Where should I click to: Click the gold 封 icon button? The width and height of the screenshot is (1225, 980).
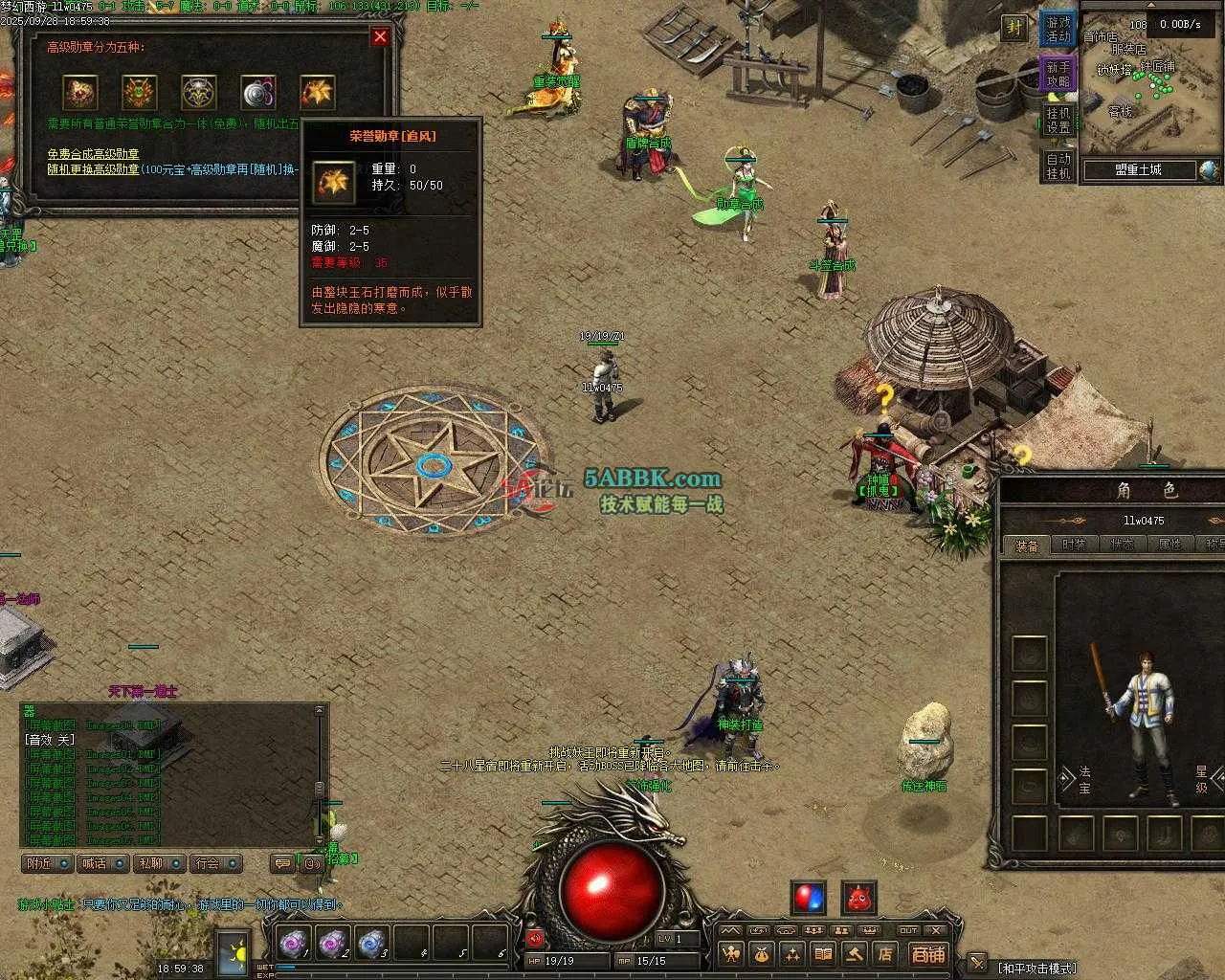[x=1014, y=28]
